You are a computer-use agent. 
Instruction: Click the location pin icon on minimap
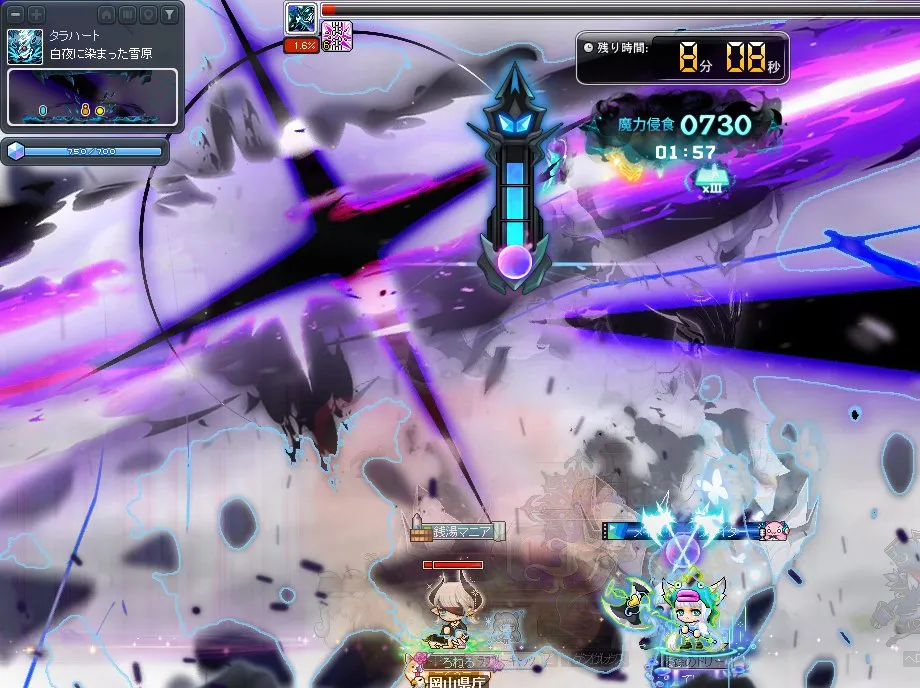point(148,14)
